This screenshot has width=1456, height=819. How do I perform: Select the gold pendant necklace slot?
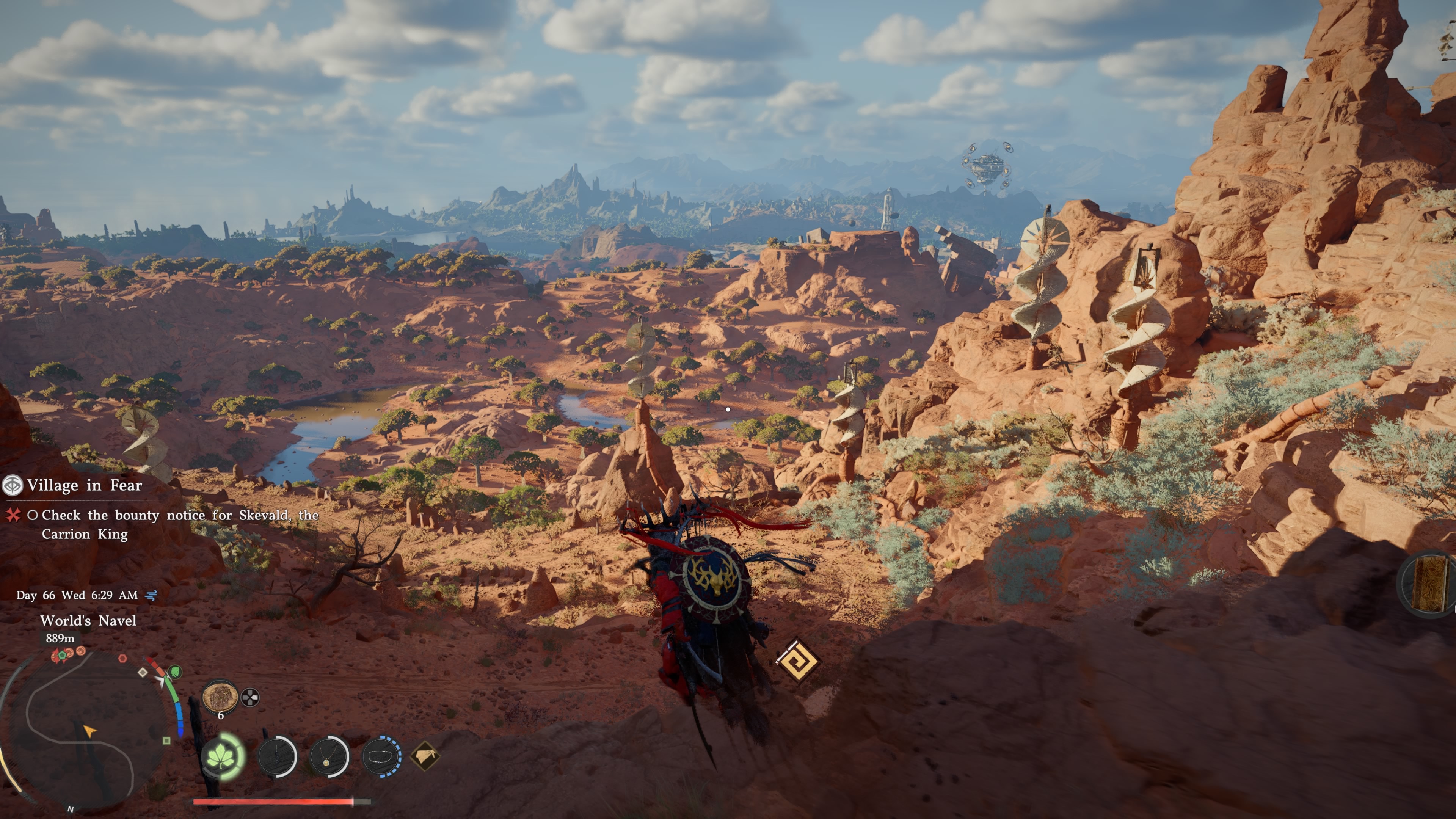[x=329, y=756]
